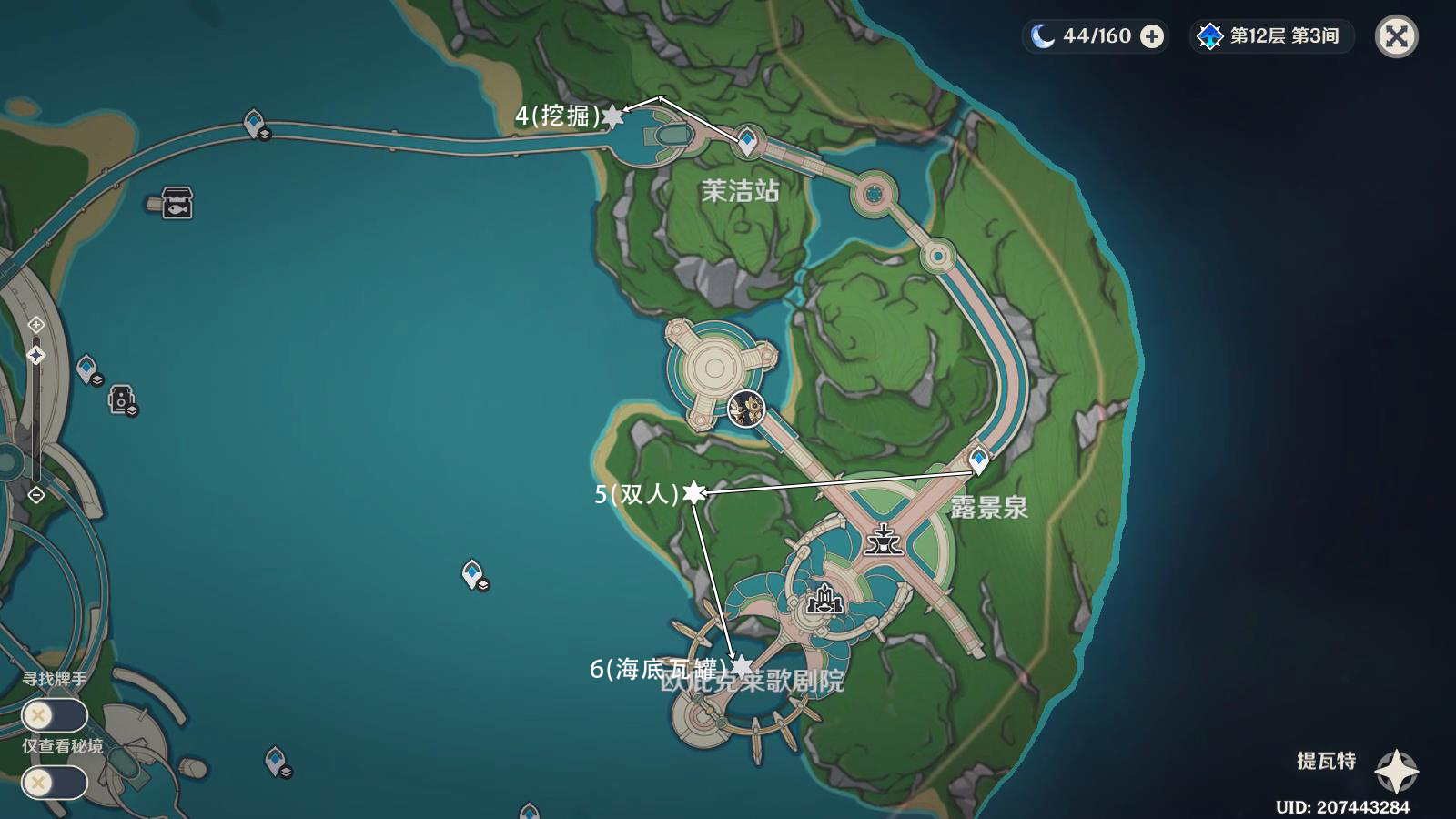The width and height of the screenshot is (1456, 819).
Task: Close the map screen
Action: coord(1396,36)
